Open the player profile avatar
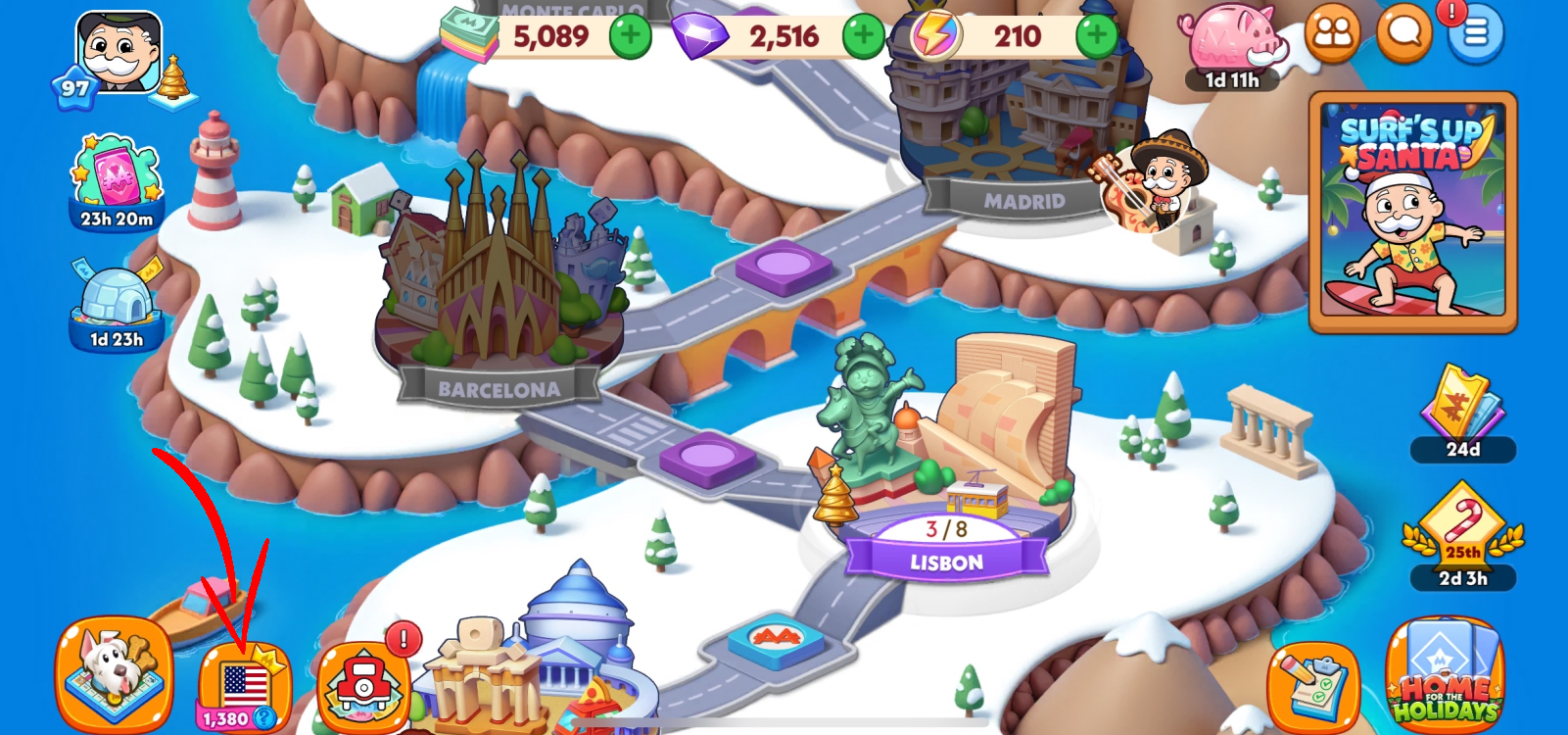The image size is (1568, 735). point(119,53)
